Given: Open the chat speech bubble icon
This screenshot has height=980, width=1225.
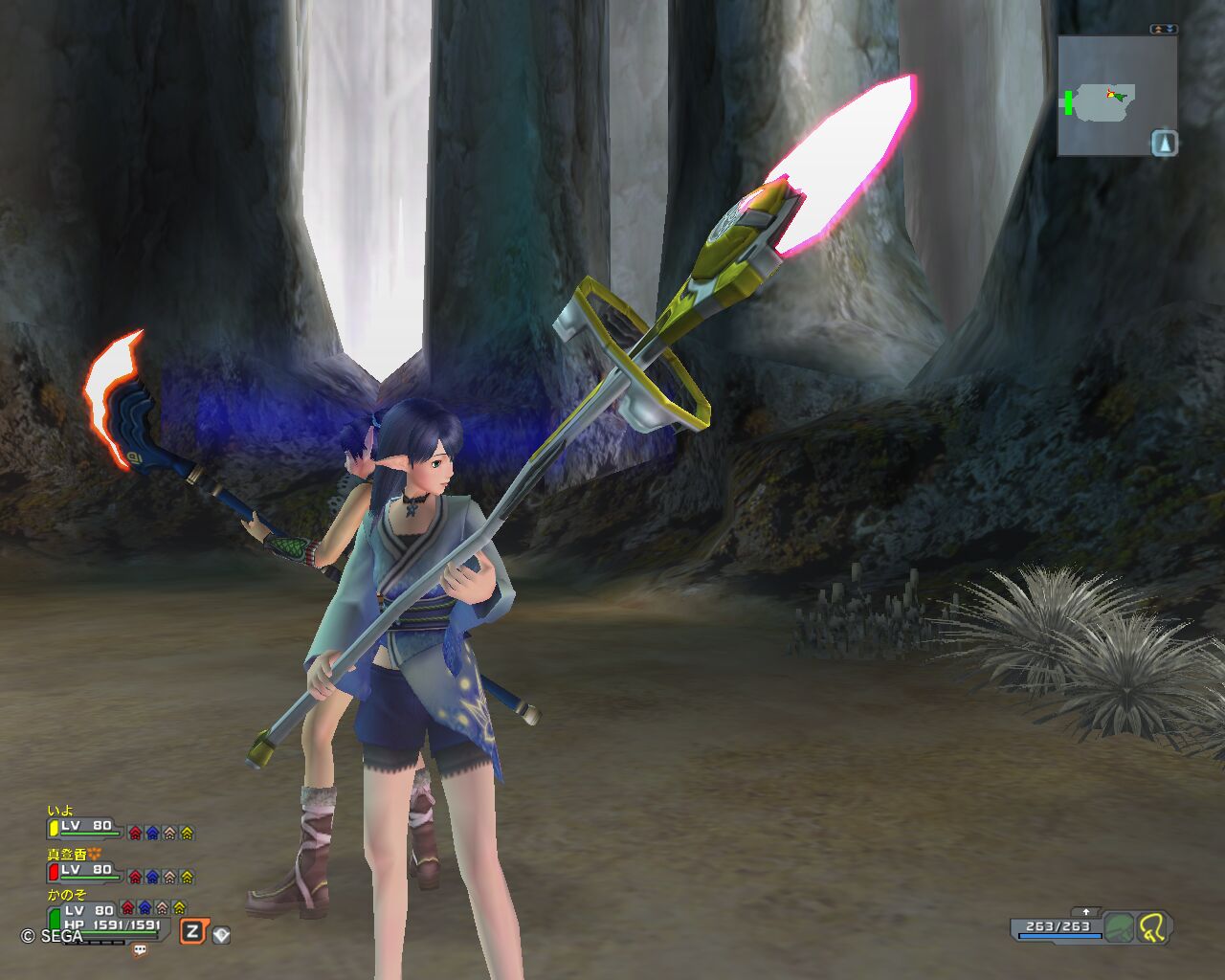Looking at the screenshot, I should (x=141, y=950).
